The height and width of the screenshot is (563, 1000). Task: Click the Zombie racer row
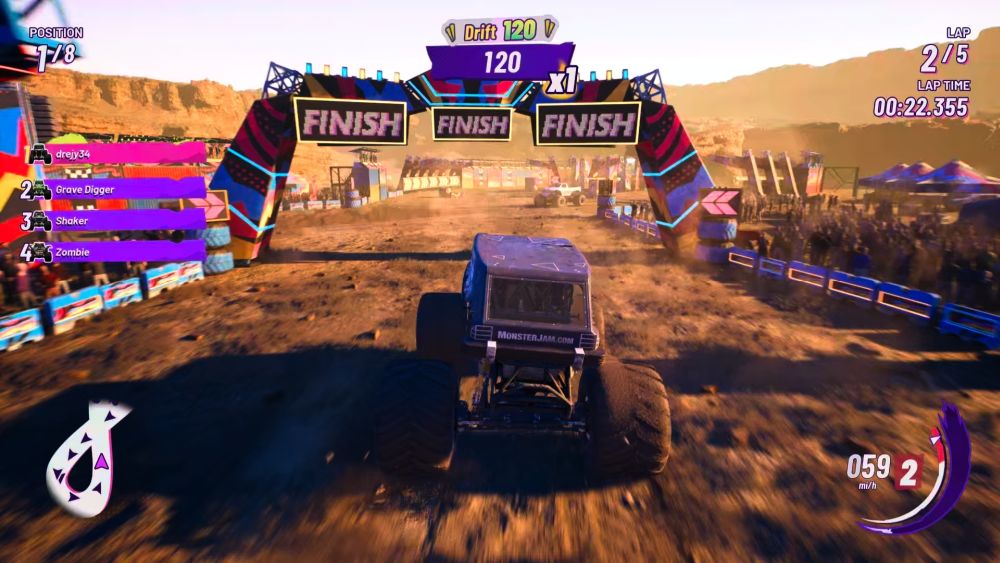[115, 252]
